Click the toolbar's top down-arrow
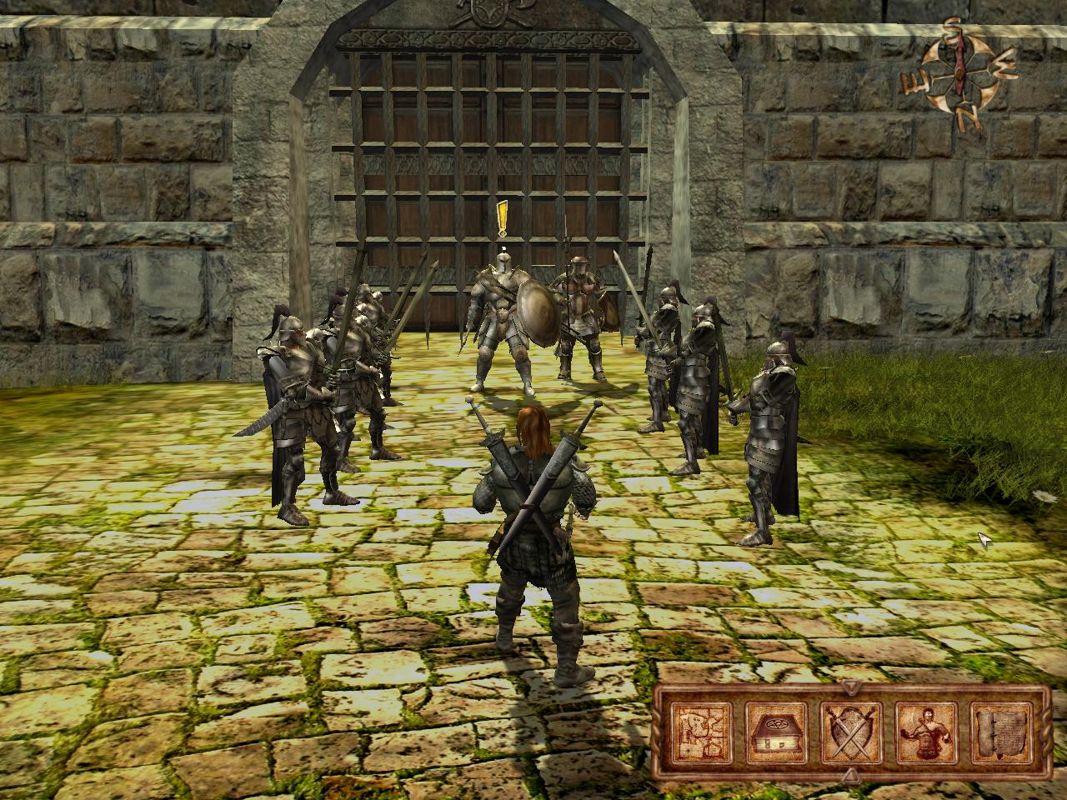1067x800 pixels. (850, 688)
